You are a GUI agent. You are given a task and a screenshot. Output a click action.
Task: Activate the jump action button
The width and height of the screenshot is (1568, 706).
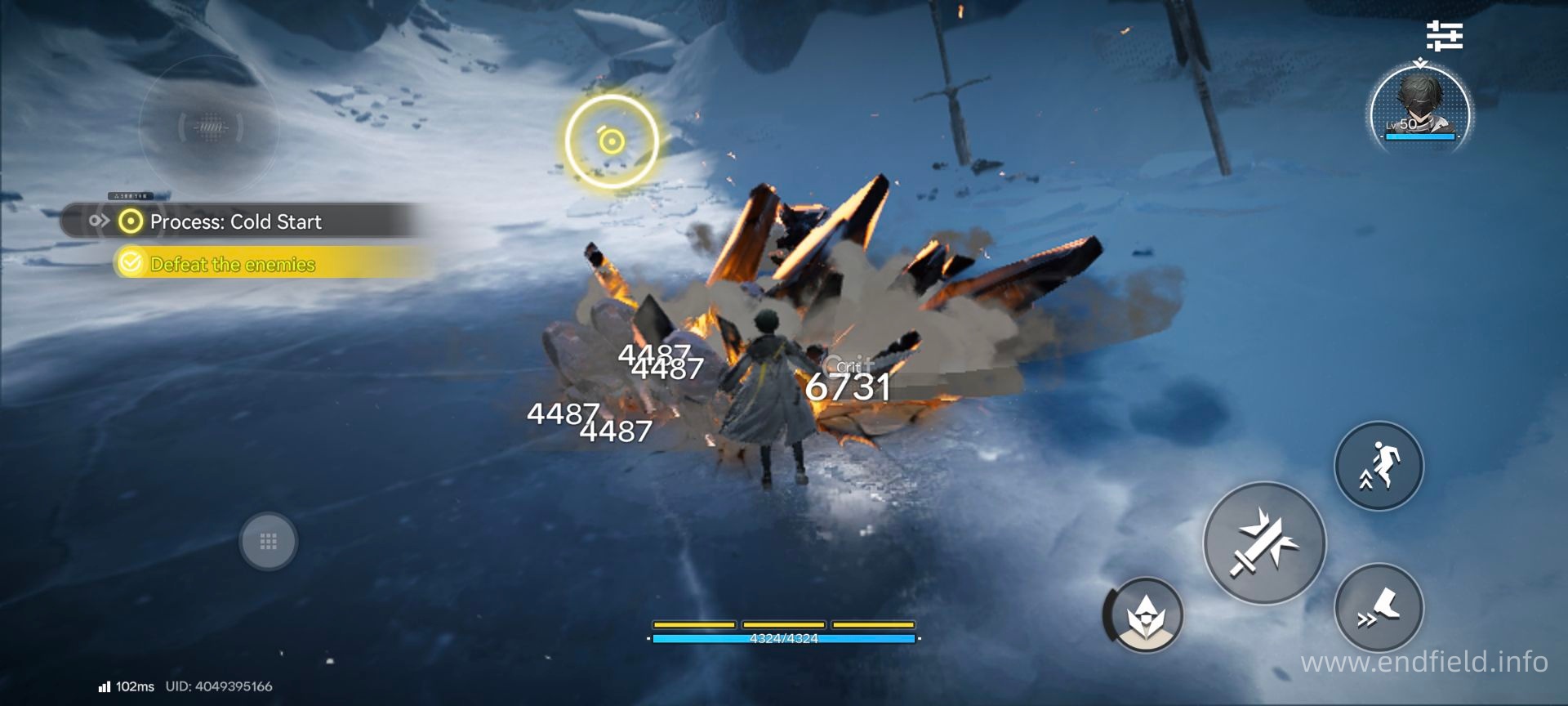click(1379, 466)
